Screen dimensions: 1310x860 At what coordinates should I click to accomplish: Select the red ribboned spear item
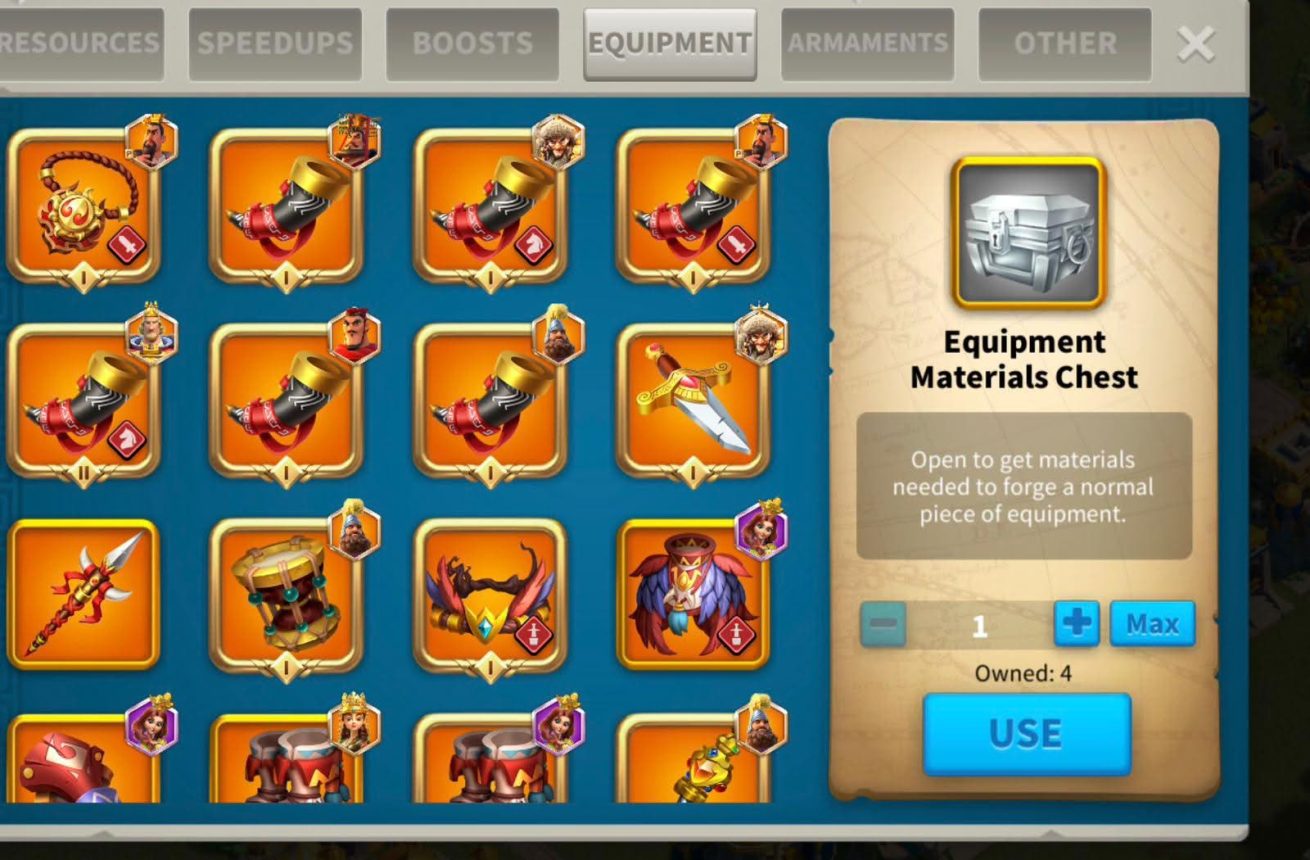pos(84,594)
